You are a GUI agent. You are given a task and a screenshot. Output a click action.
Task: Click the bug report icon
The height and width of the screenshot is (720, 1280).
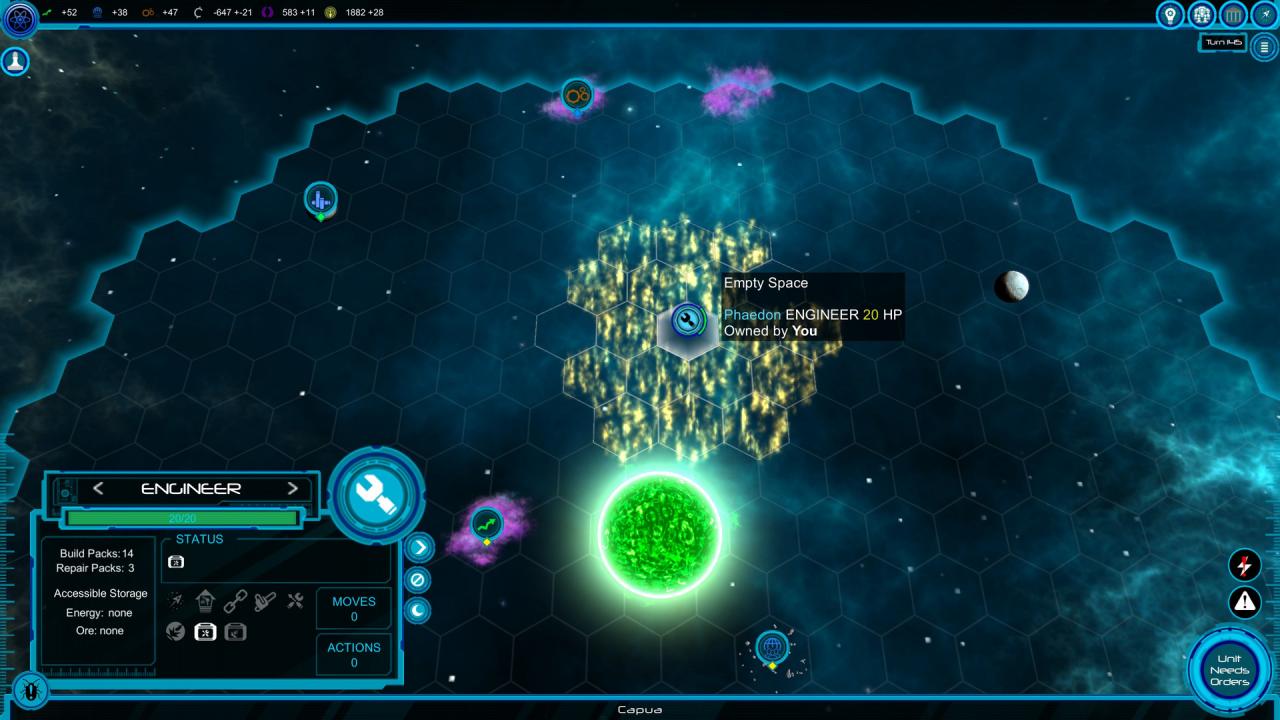[31, 688]
